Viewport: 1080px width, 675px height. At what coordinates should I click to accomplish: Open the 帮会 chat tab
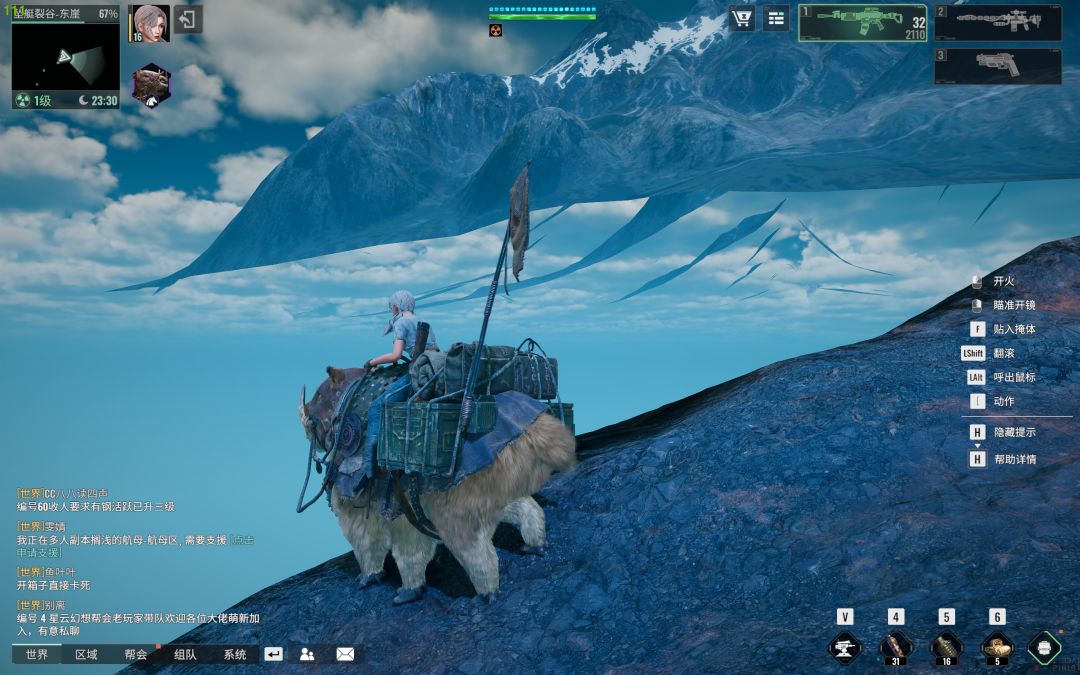point(136,655)
